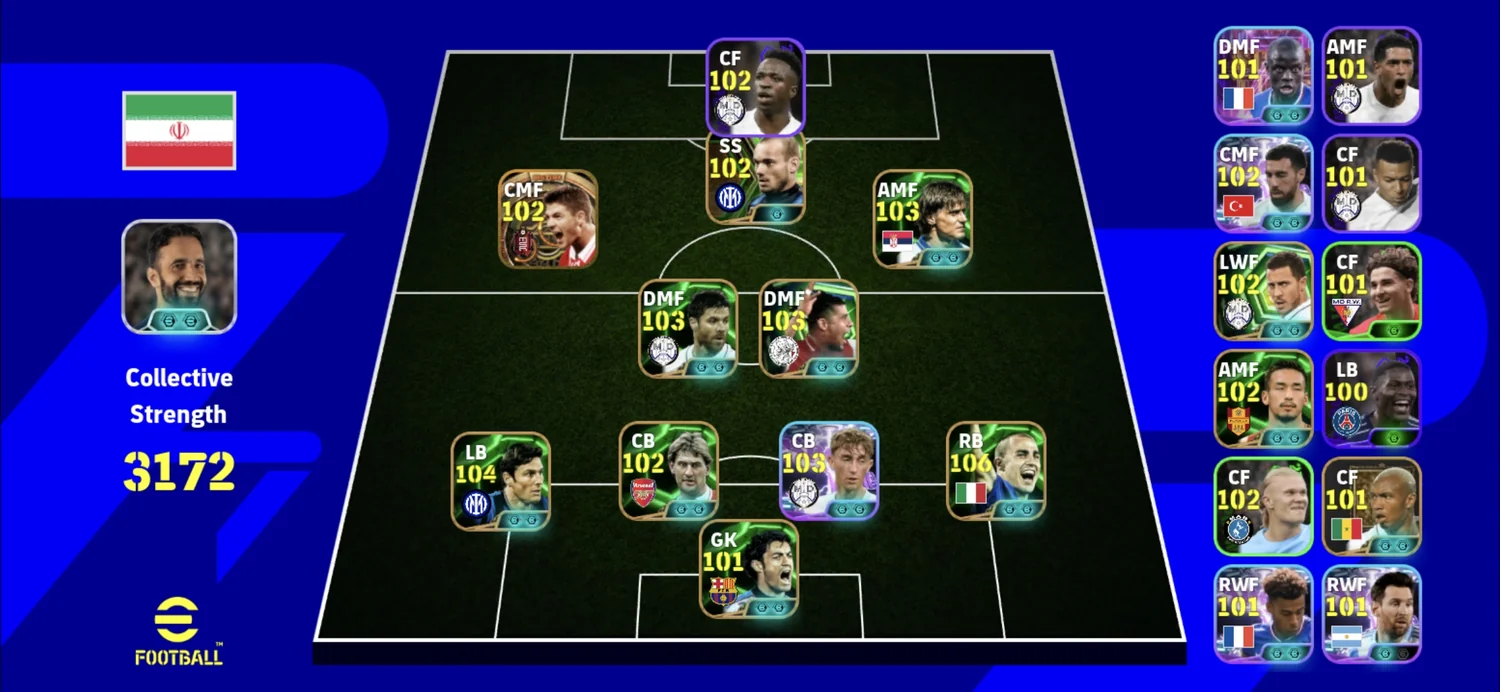Pick the CMF 102 card on the pitch
Screen dimensions: 1500x692
[548, 219]
